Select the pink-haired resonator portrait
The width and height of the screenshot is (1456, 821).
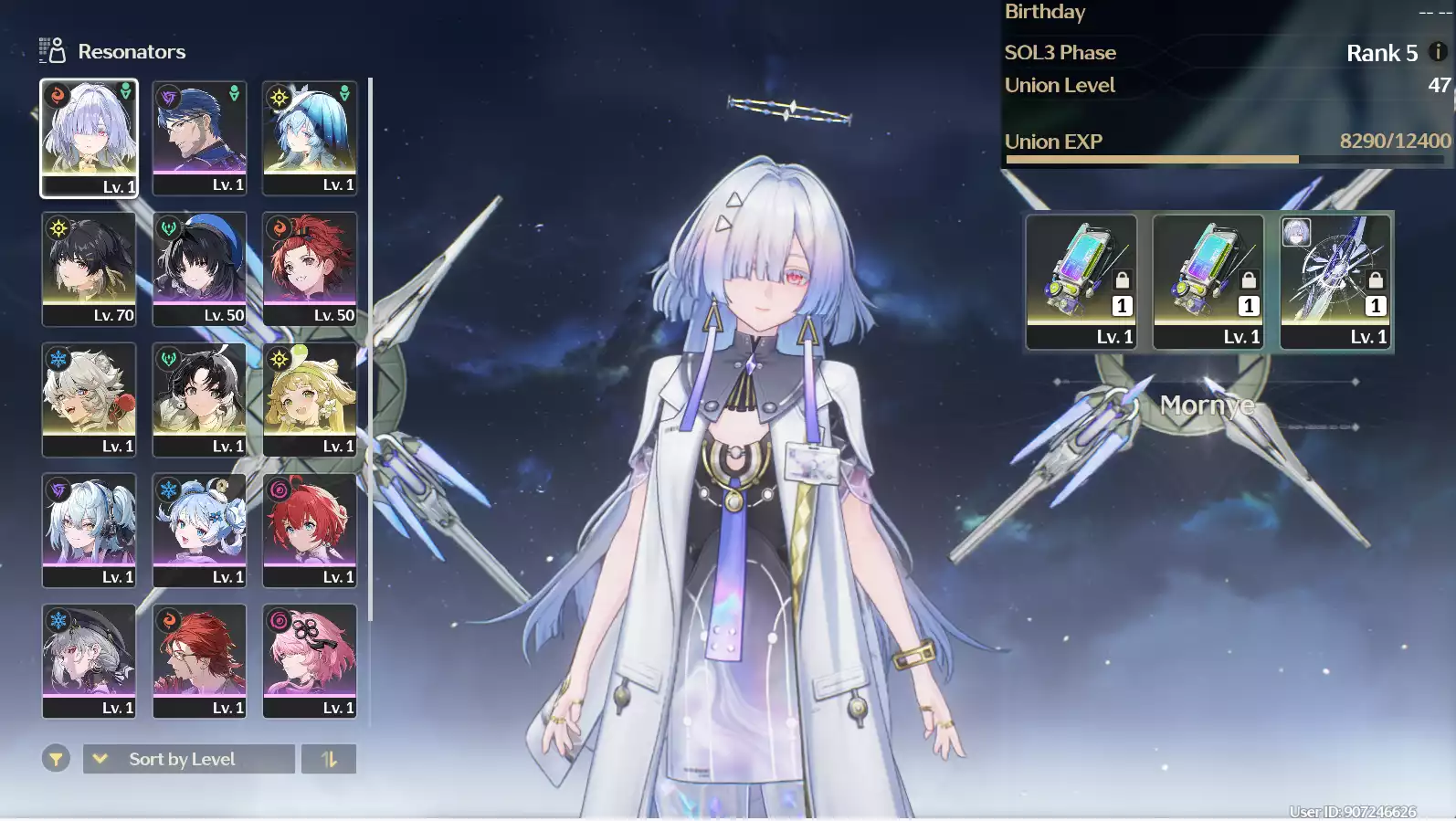(310, 660)
